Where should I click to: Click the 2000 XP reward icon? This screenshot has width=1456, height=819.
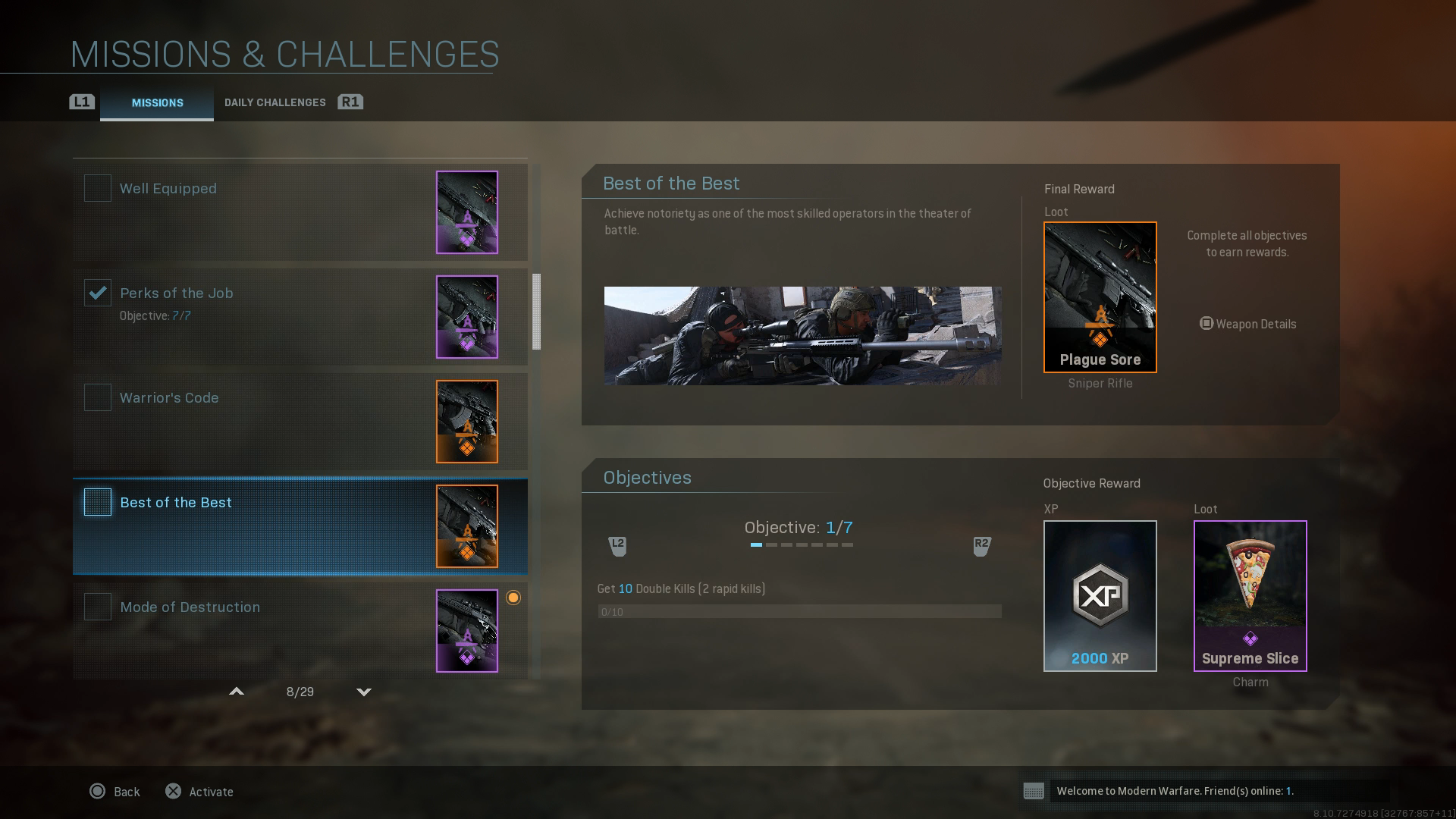point(1100,595)
